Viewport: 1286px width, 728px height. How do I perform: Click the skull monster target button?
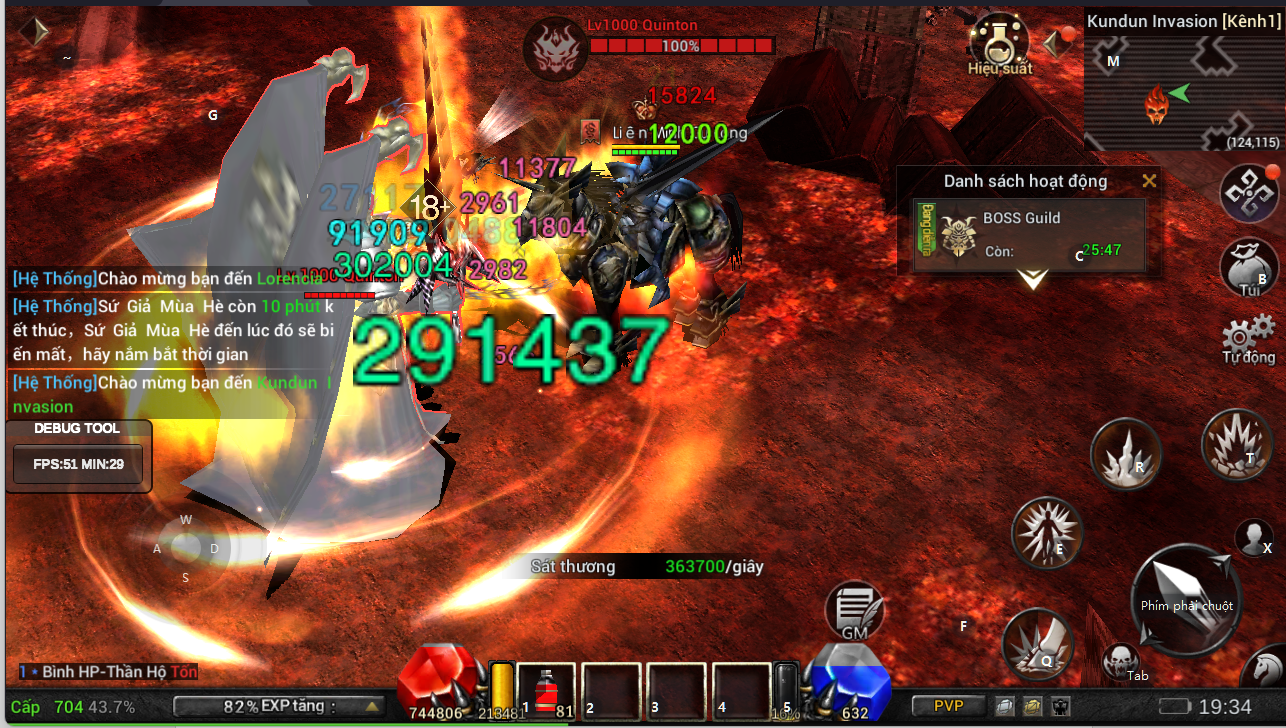coord(1119,660)
